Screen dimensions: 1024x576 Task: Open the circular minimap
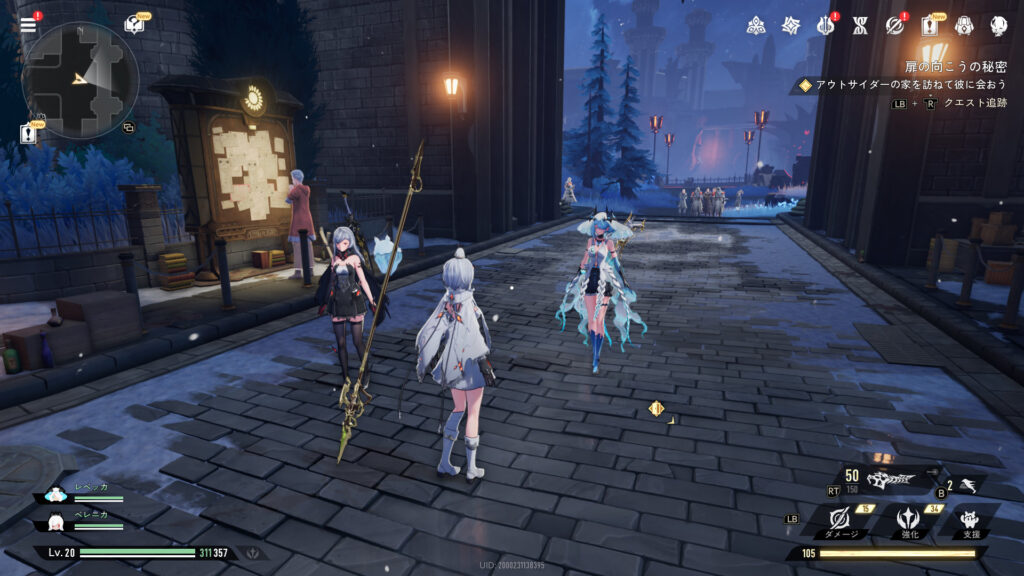coord(80,79)
